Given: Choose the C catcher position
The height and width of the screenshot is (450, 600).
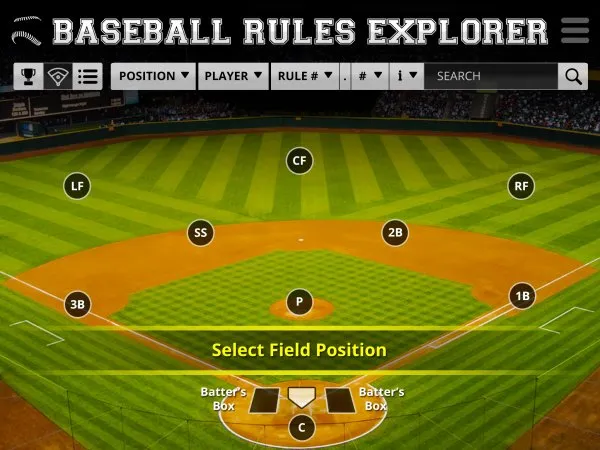Looking at the screenshot, I should click(x=301, y=428).
